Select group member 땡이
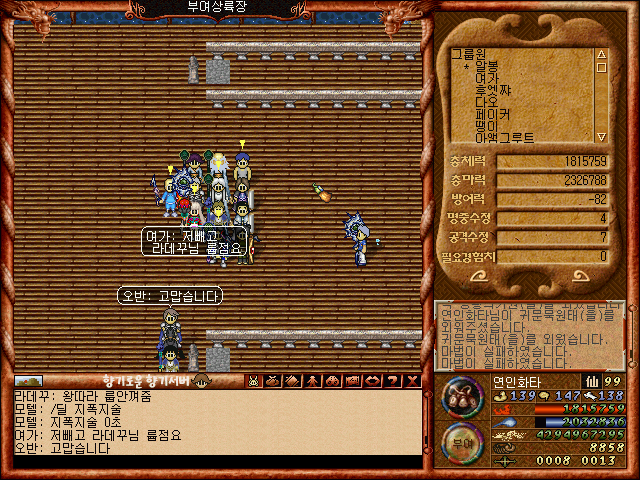 [x=487, y=126]
